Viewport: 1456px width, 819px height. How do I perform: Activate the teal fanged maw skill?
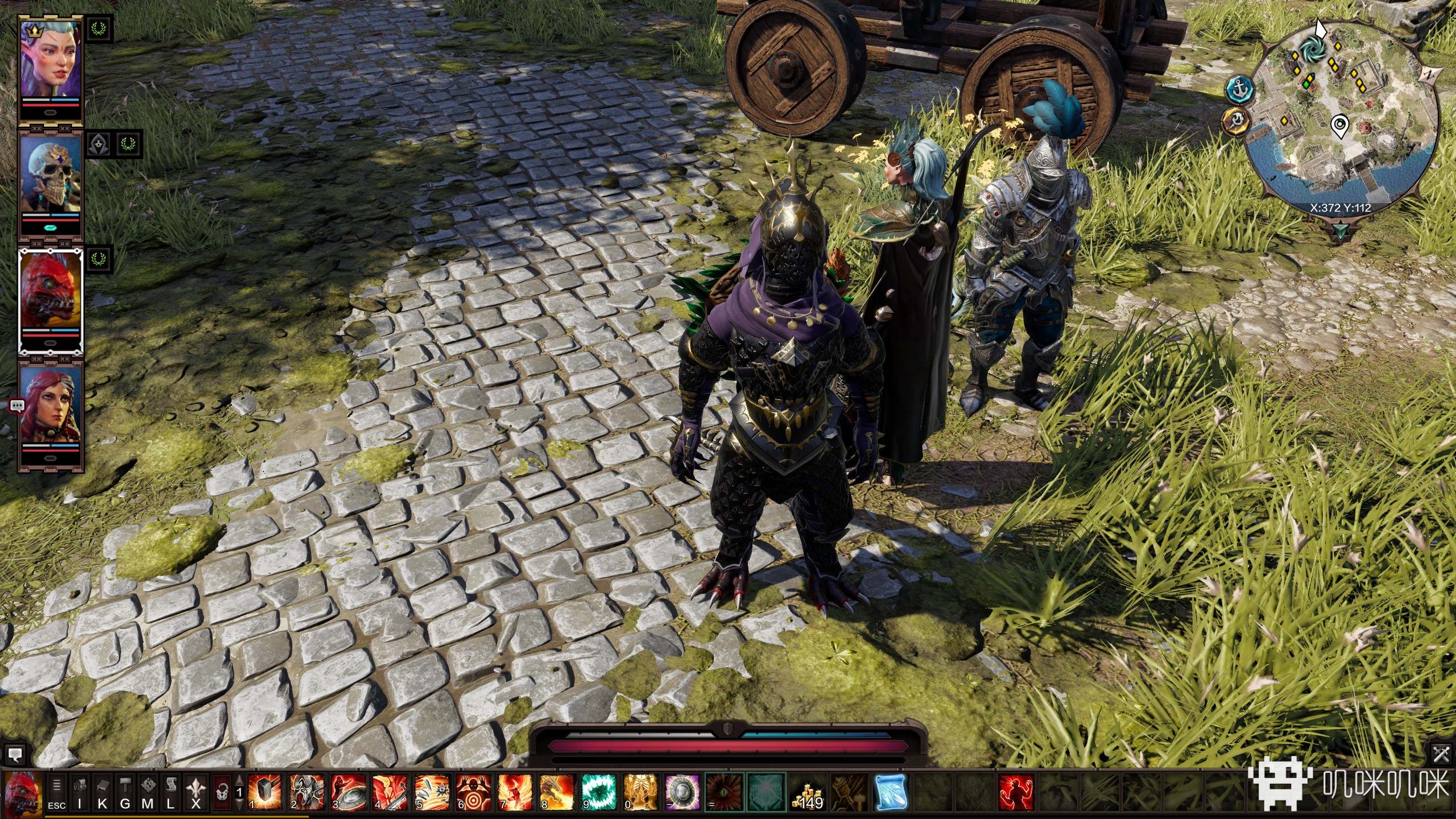click(x=598, y=792)
